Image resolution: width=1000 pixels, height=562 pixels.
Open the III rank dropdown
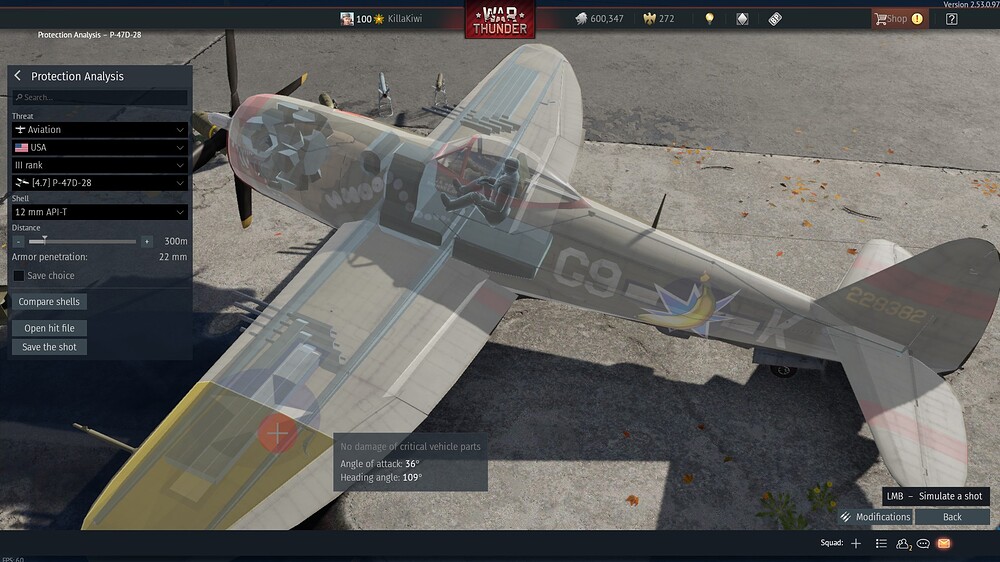pyautogui.click(x=99, y=165)
